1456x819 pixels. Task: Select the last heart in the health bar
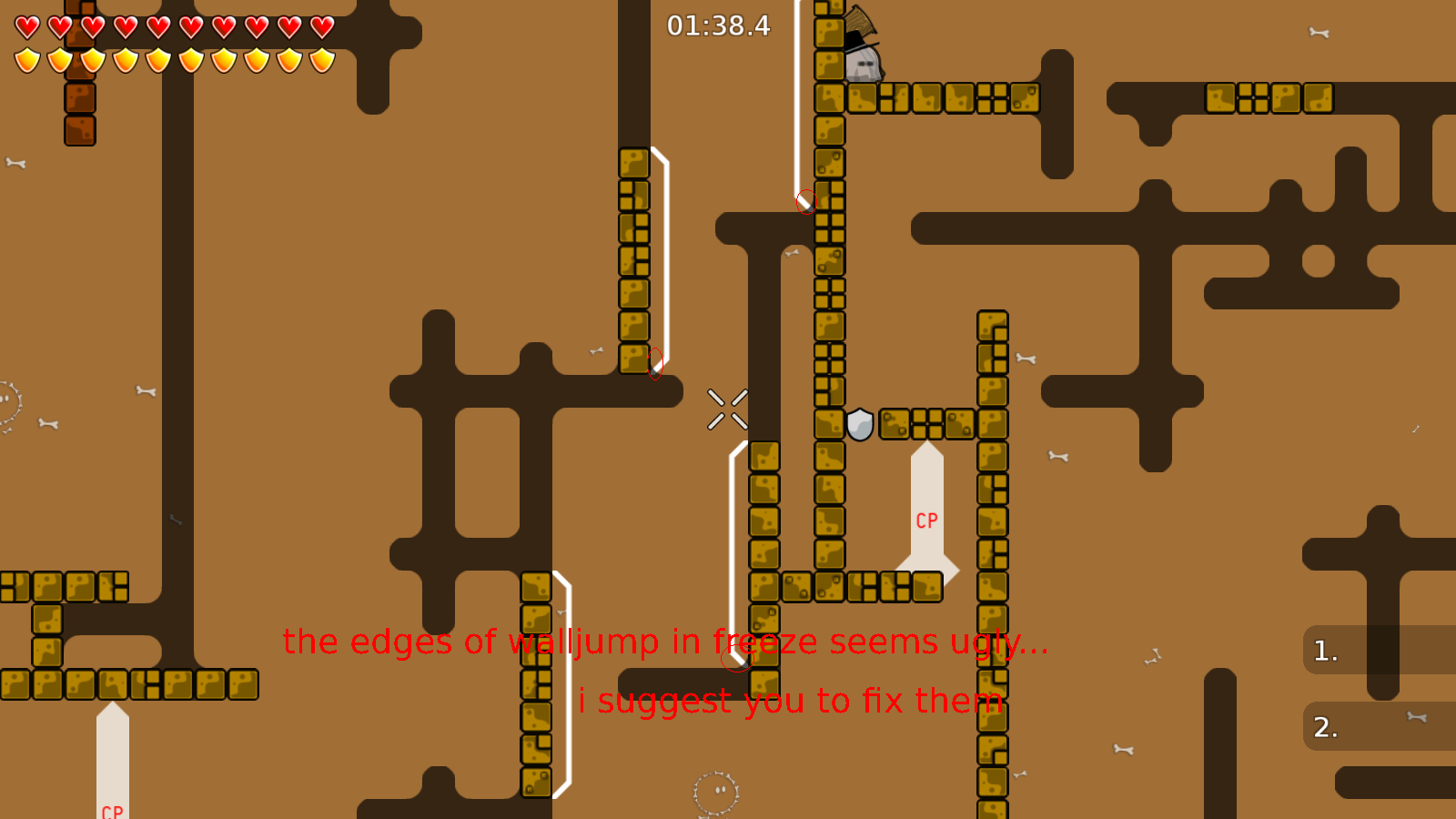point(320,26)
